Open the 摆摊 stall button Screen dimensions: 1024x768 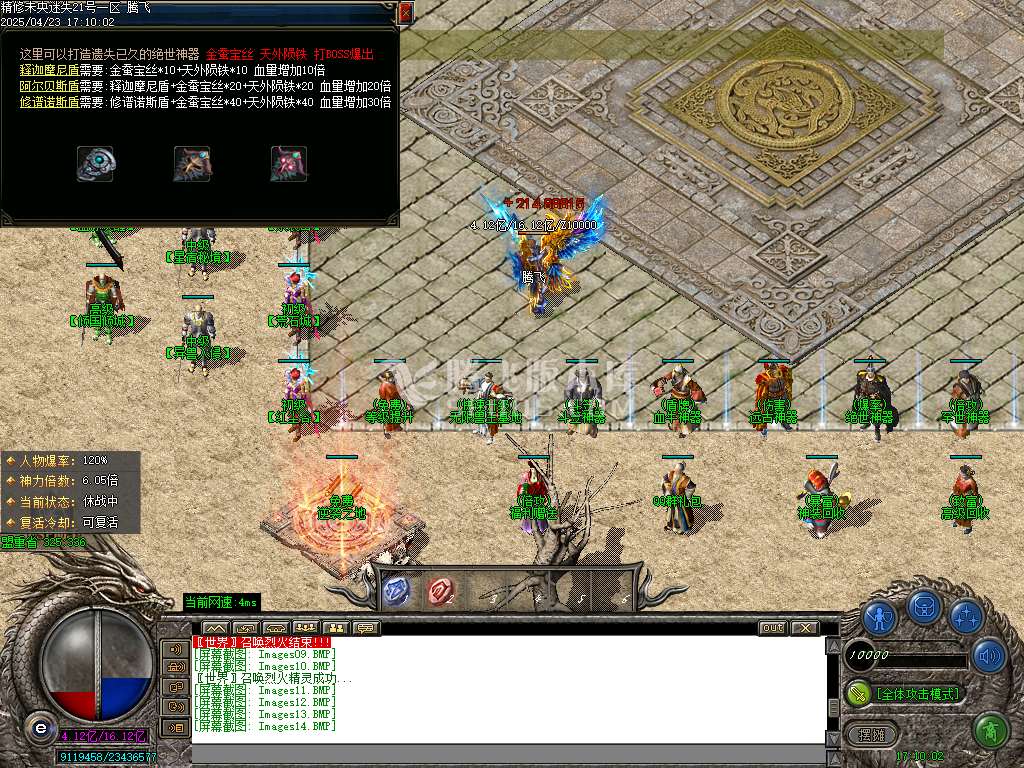tap(871, 734)
